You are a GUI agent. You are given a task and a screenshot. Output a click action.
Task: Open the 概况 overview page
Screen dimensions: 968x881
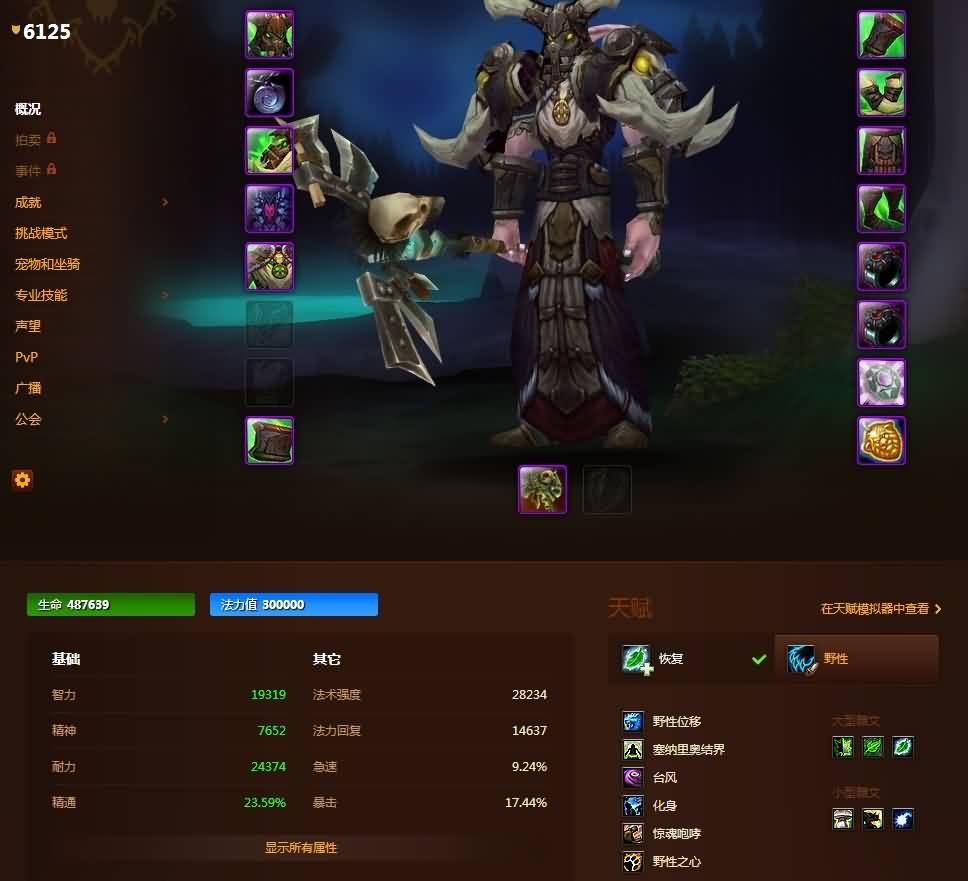pyautogui.click(x=28, y=109)
